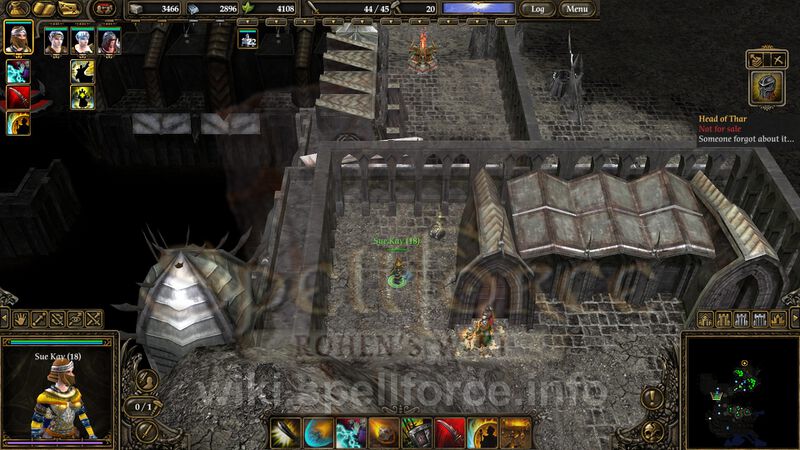
Task: Click the small army unit group icon
Action: [247, 38]
